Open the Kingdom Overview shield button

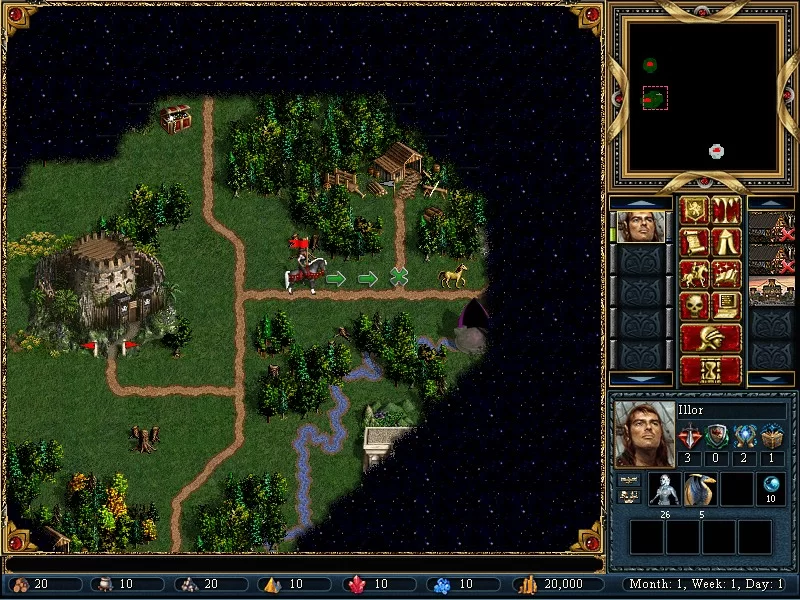(x=694, y=211)
